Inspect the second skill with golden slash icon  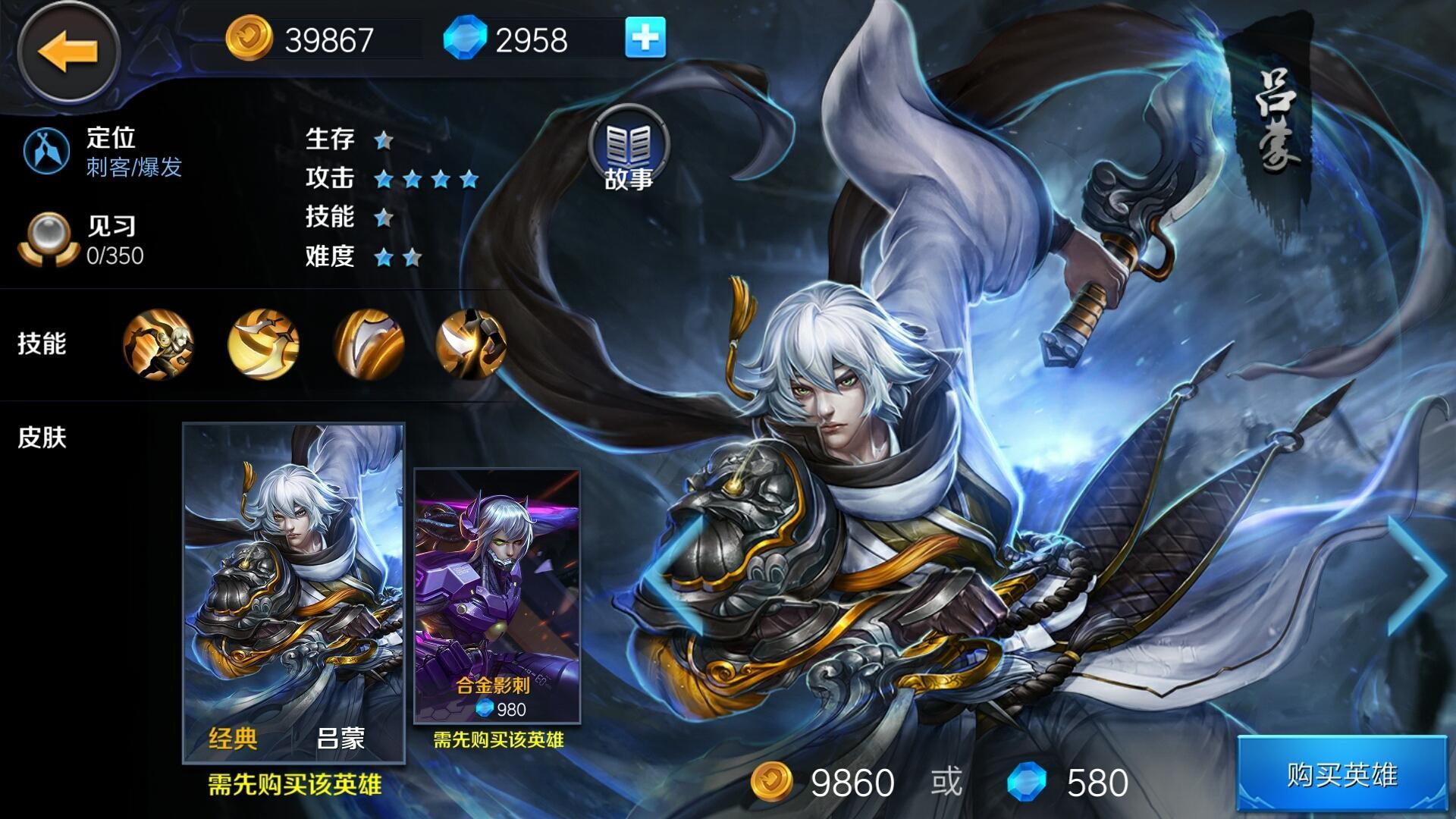click(x=263, y=344)
